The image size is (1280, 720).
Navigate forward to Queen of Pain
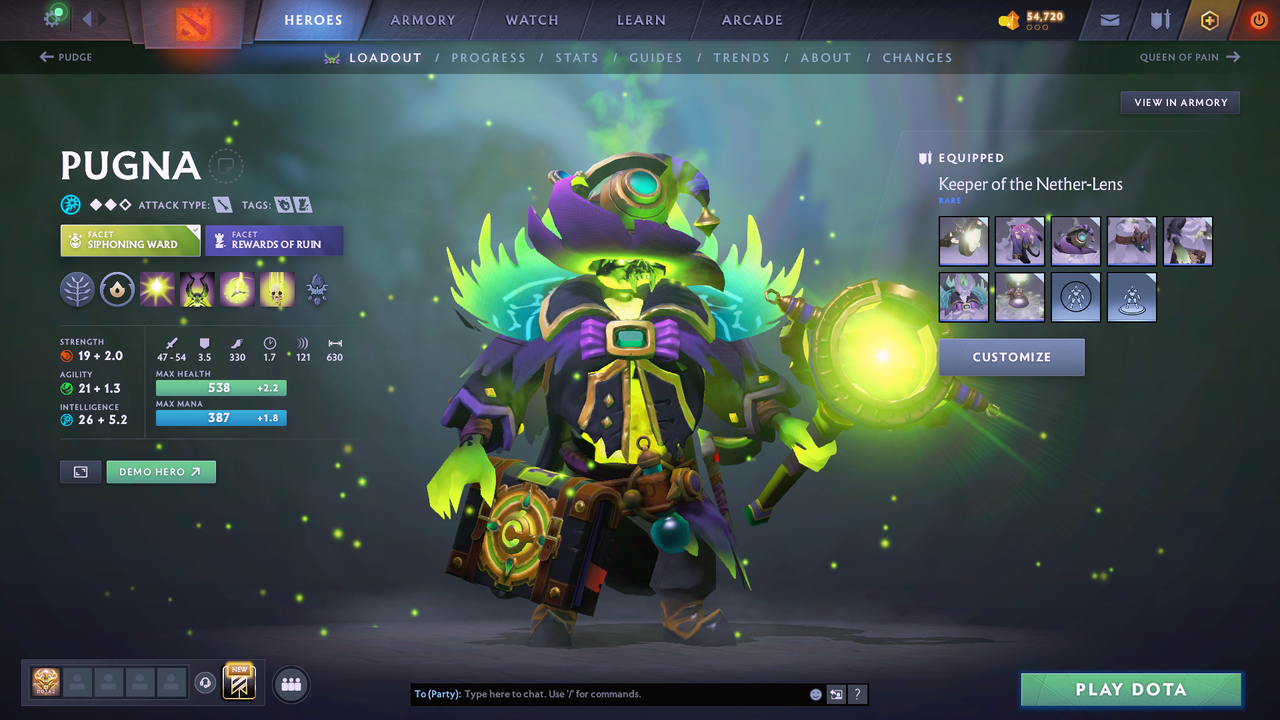1189,57
